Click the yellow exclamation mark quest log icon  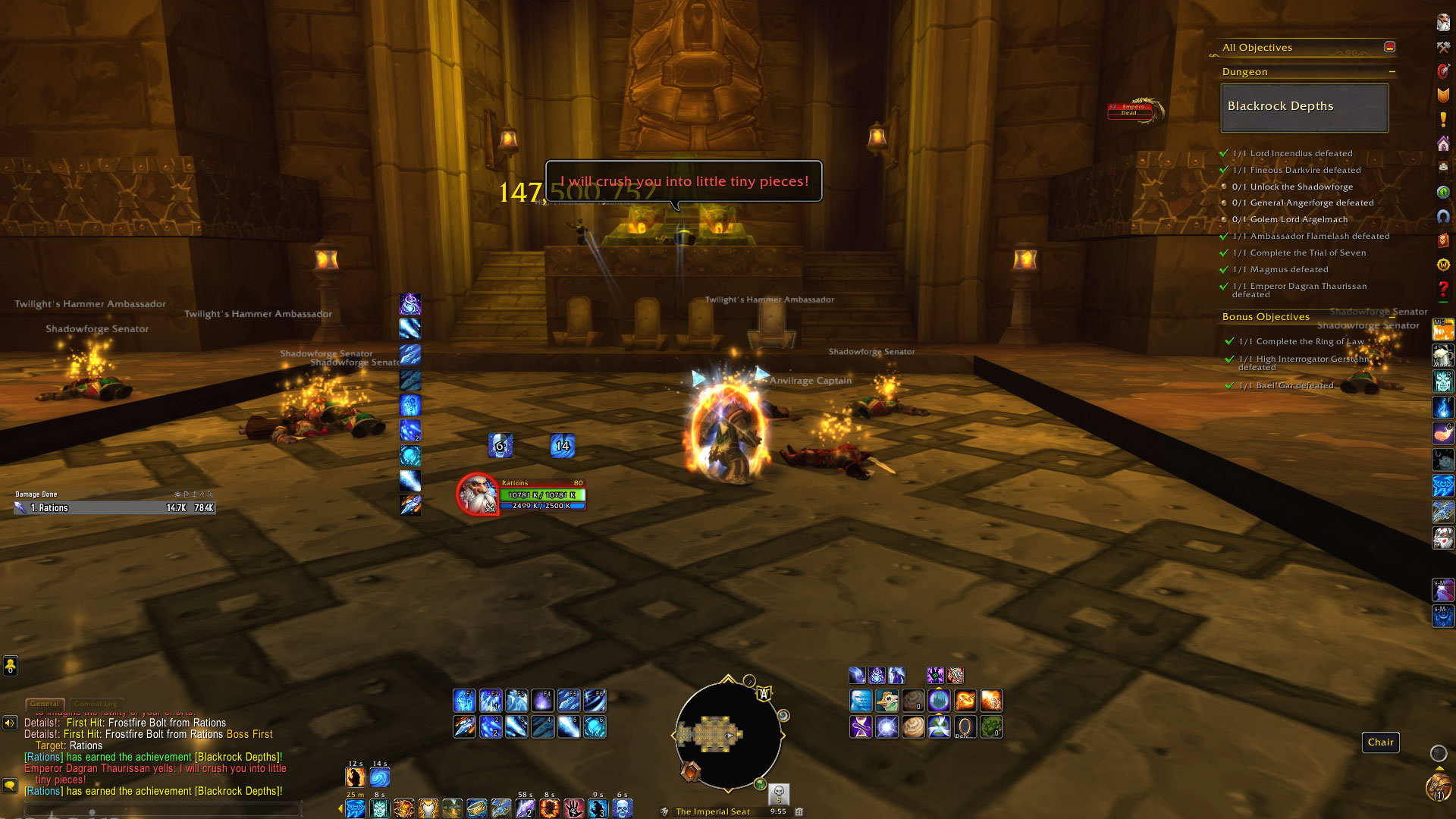[x=1443, y=120]
